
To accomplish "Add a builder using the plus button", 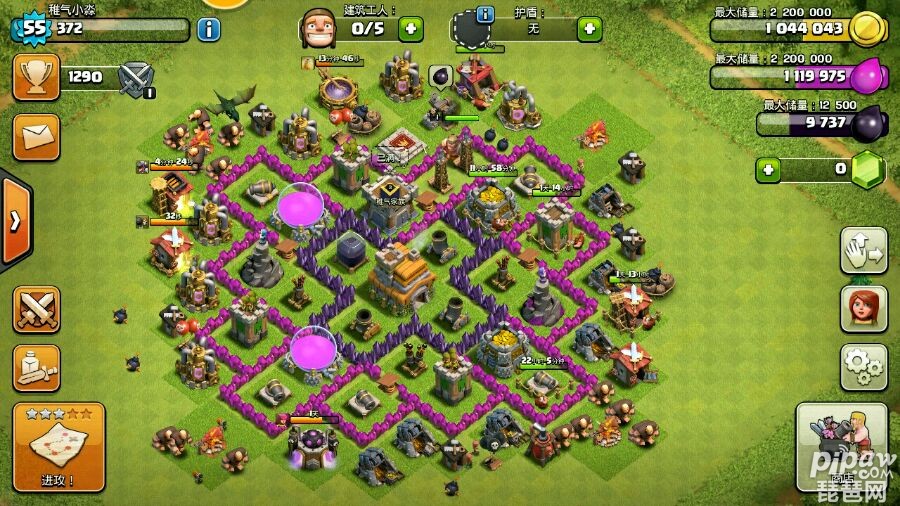I will 410,28.
